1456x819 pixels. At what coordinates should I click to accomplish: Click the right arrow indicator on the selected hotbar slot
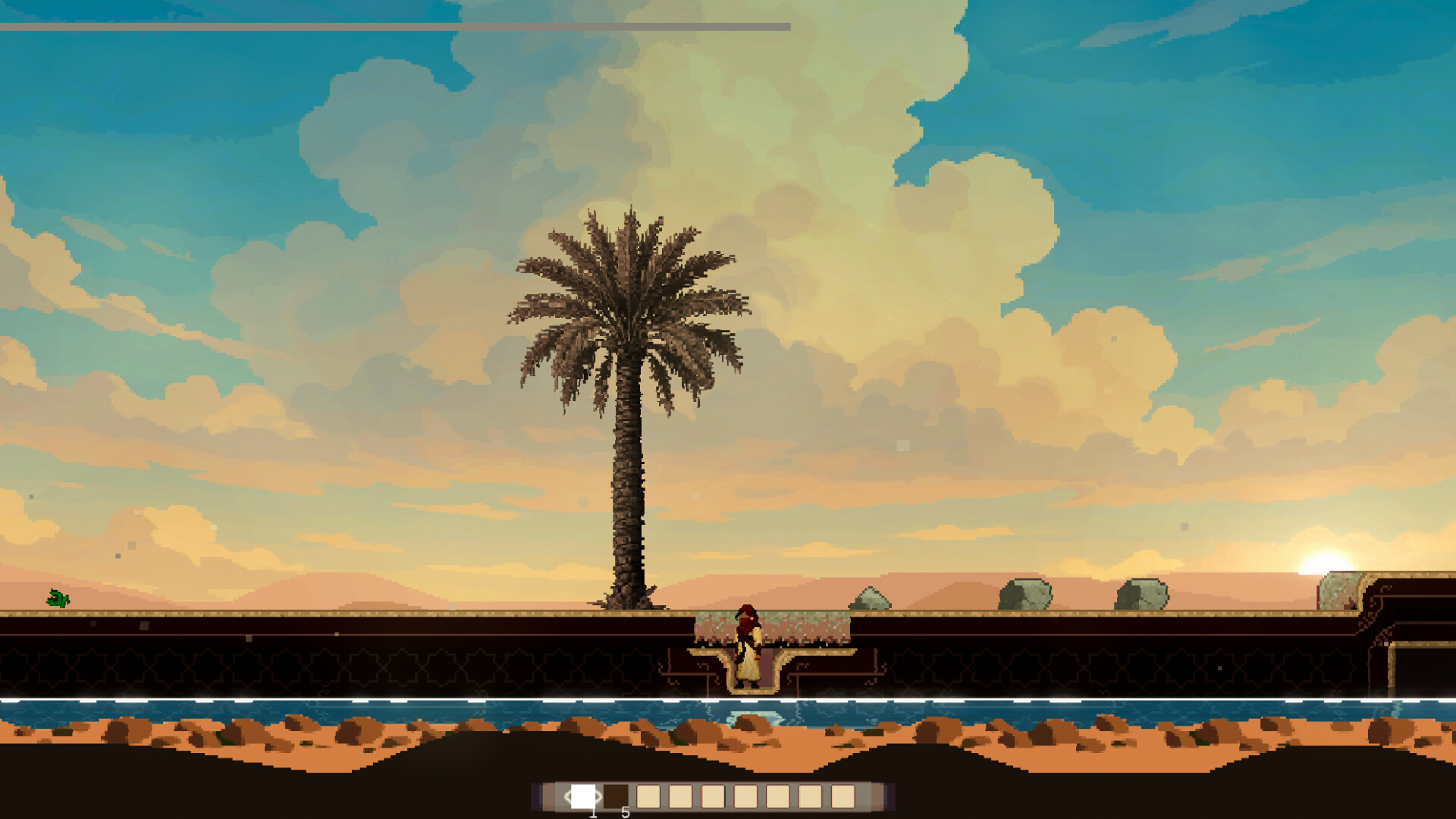[598, 796]
